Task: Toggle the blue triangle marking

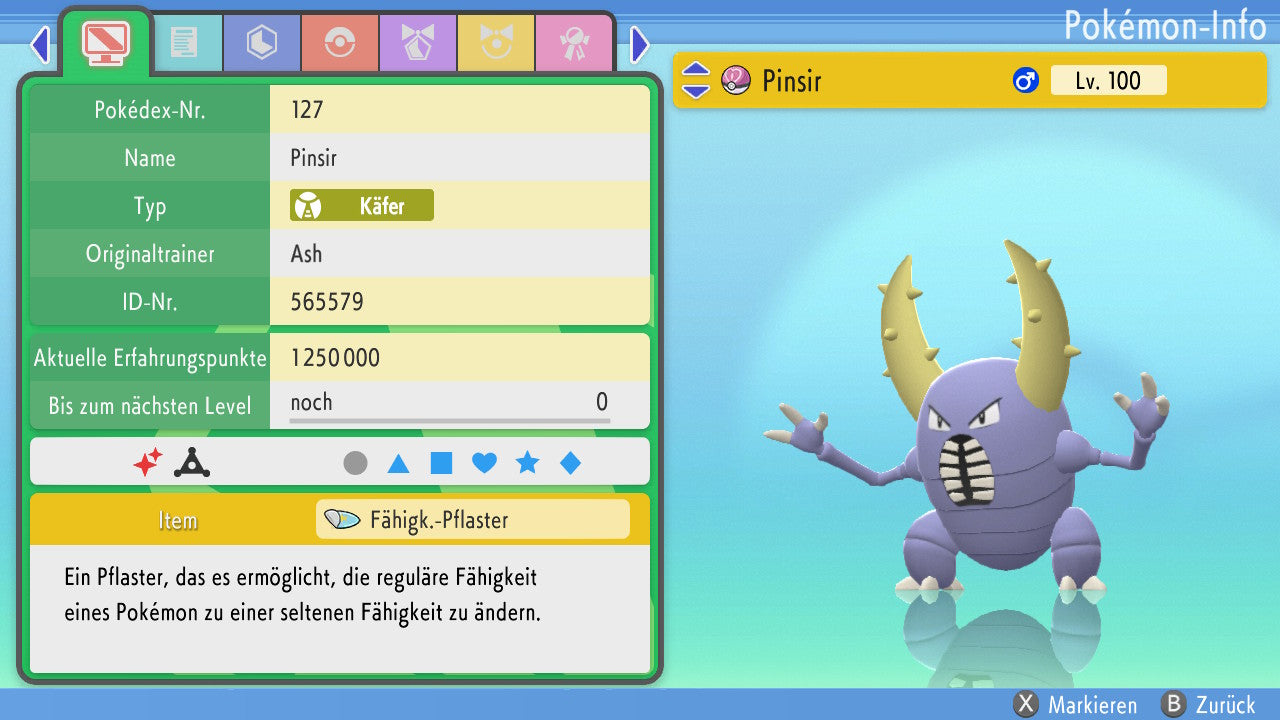Action: (398, 463)
